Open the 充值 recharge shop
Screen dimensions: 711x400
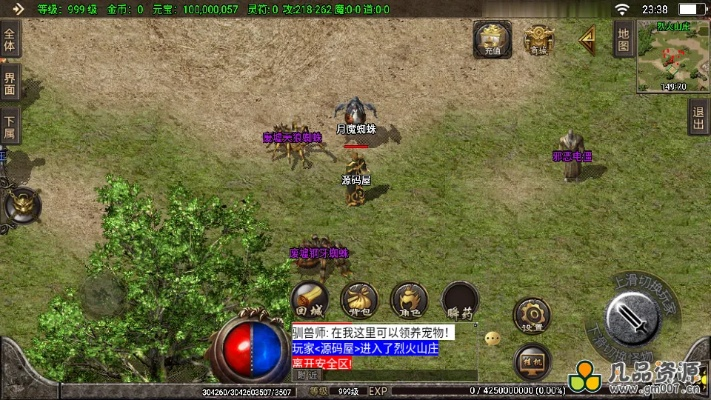[x=491, y=38]
